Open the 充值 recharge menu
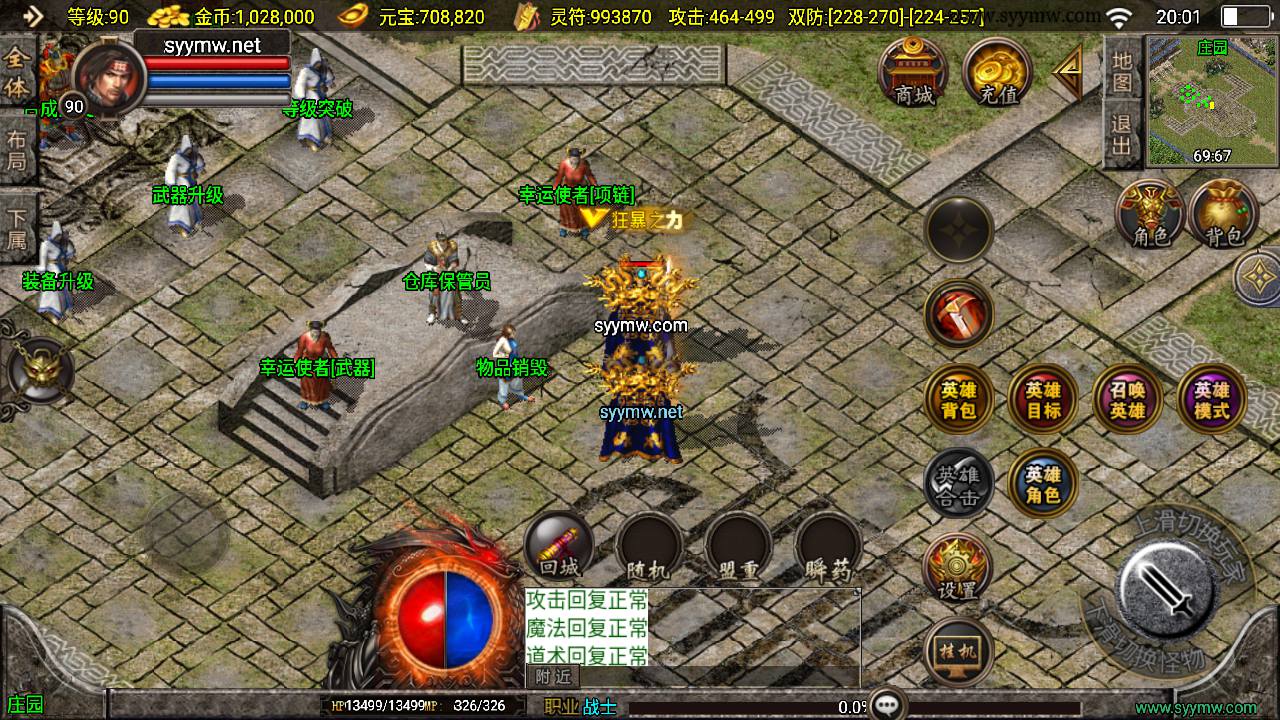Viewport: 1280px width, 720px height. 998,70
